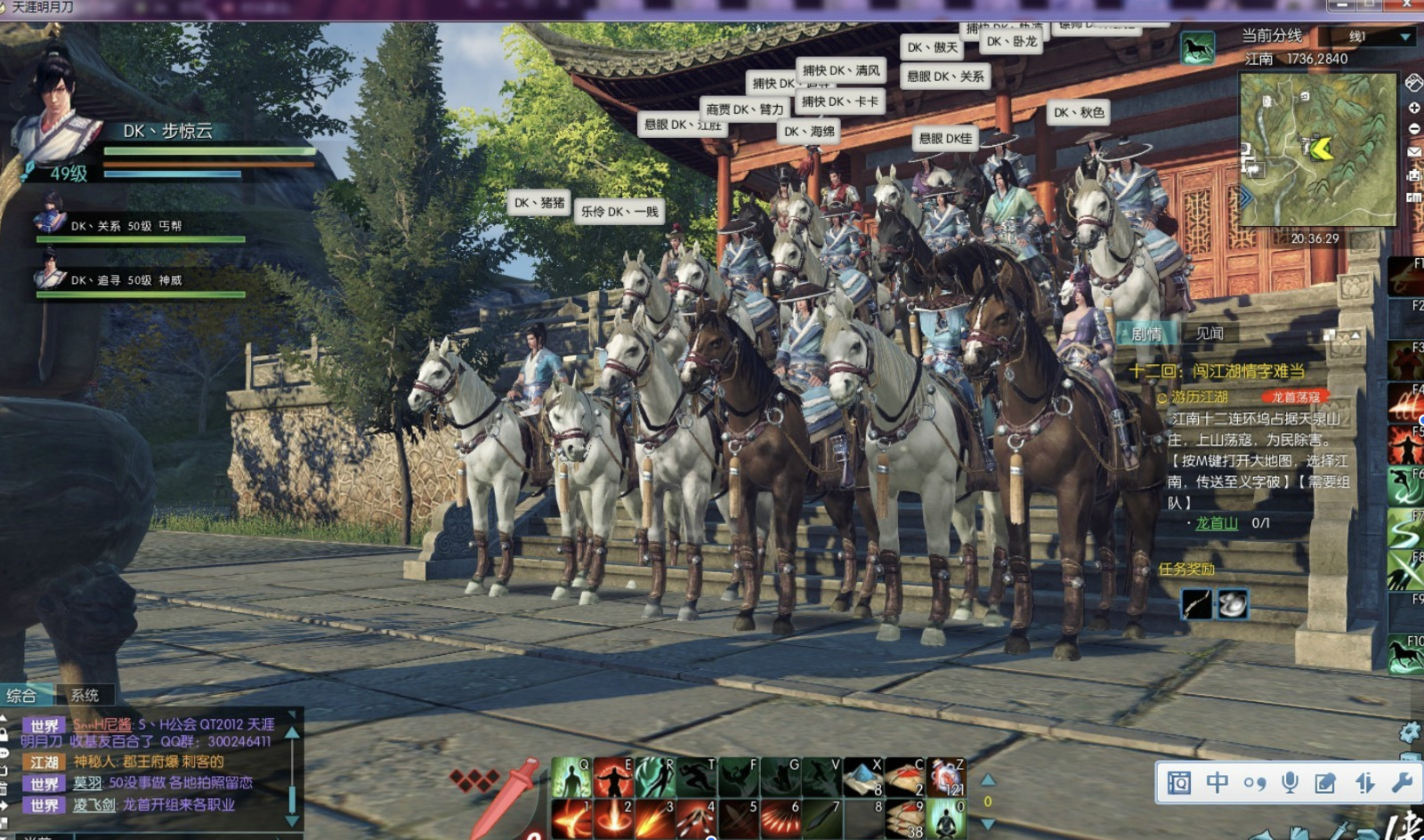The image size is (1424, 840).
Task: Switch to the 综合 chat tab
Action: point(21,695)
